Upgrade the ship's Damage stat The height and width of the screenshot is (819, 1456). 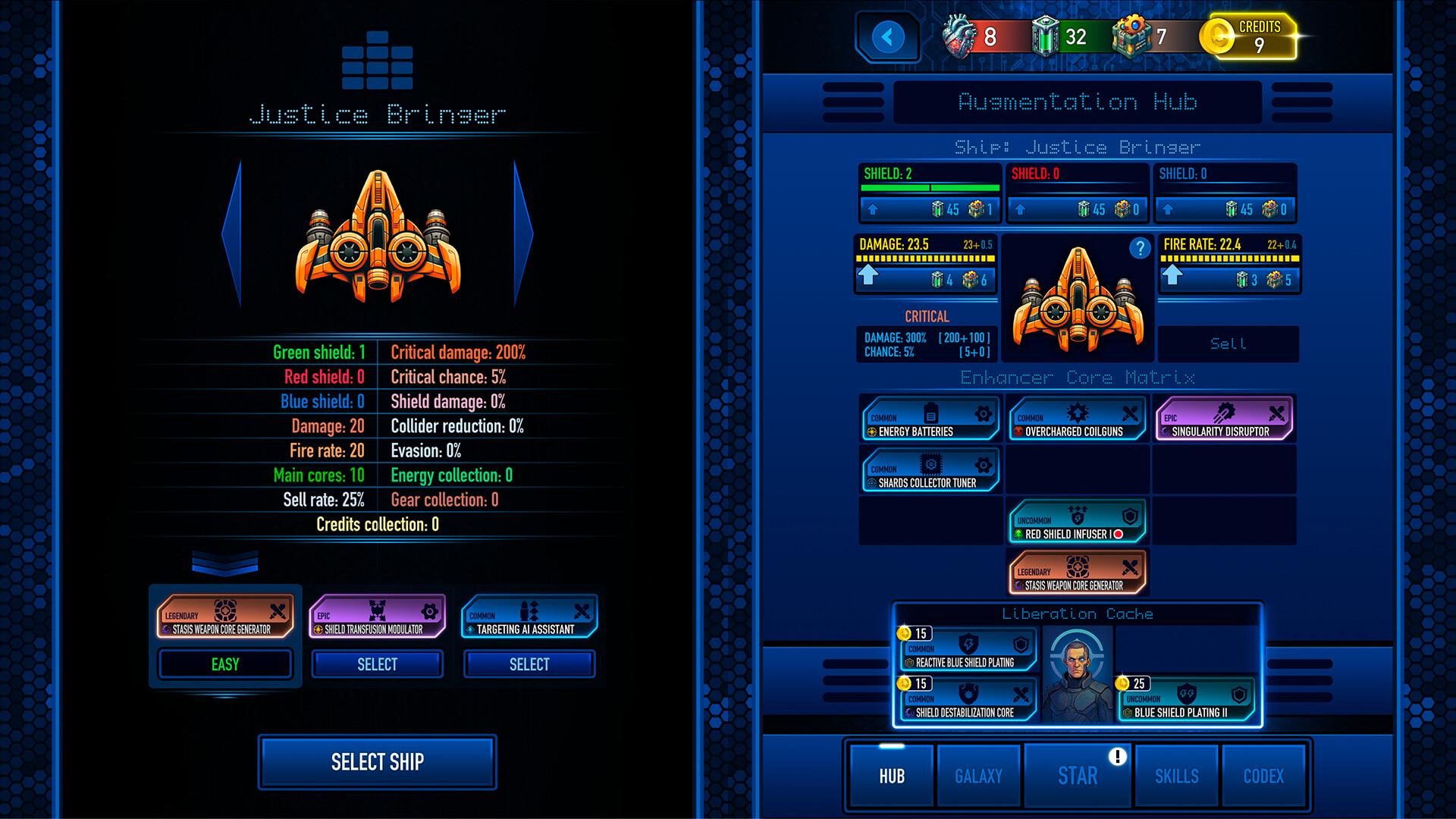point(868,276)
